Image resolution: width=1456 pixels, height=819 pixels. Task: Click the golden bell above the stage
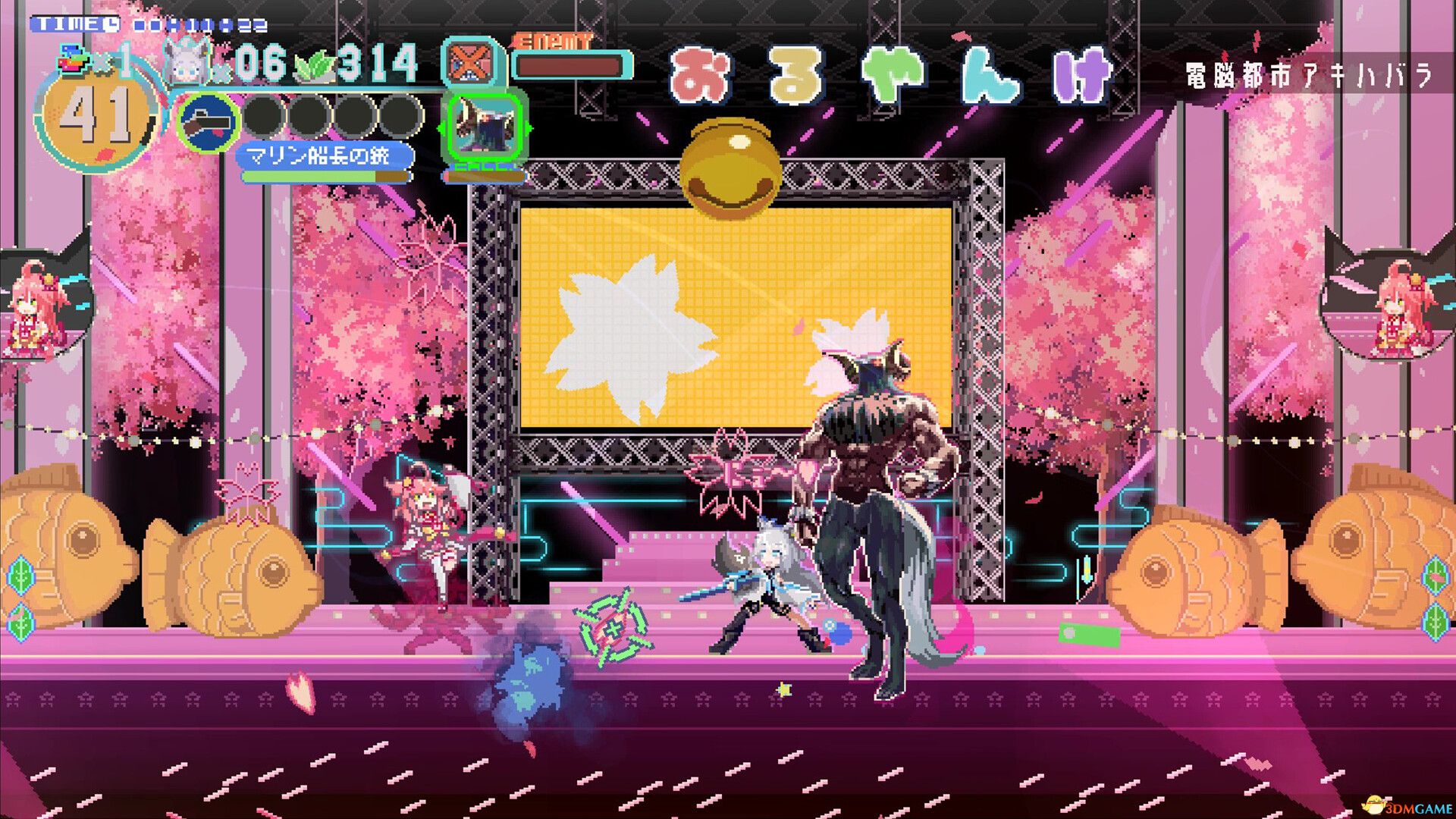pos(730,168)
